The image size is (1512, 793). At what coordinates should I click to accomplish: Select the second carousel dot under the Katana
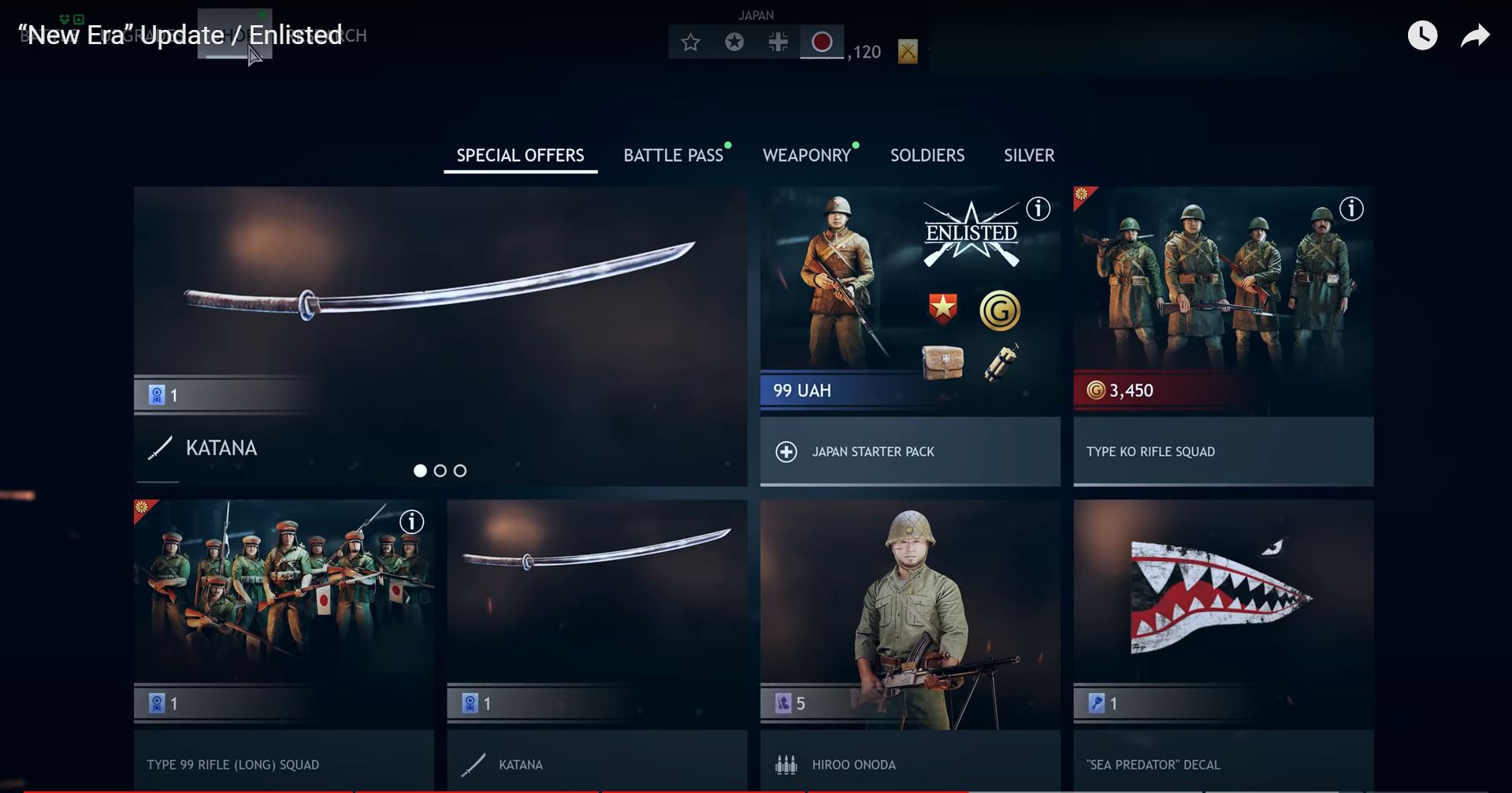[440, 470]
